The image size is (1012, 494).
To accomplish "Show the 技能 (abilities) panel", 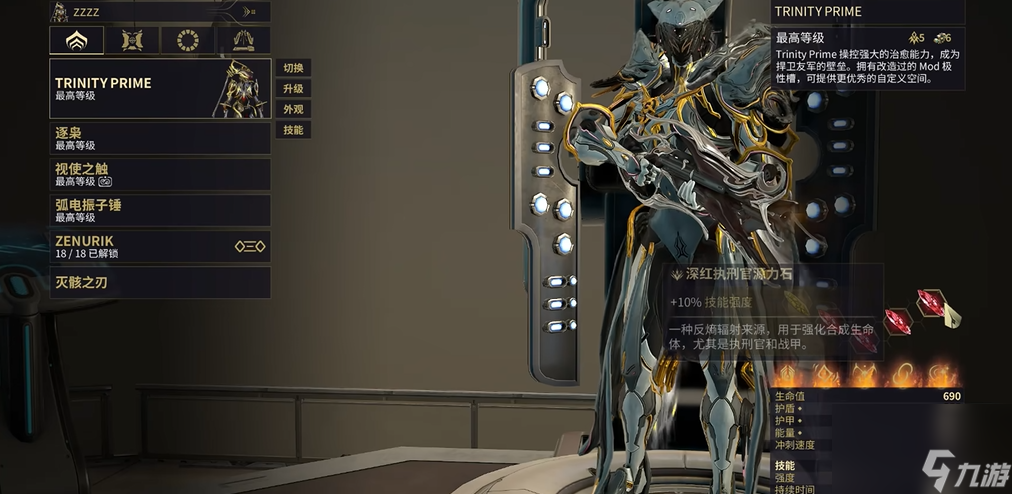I will coord(293,130).
